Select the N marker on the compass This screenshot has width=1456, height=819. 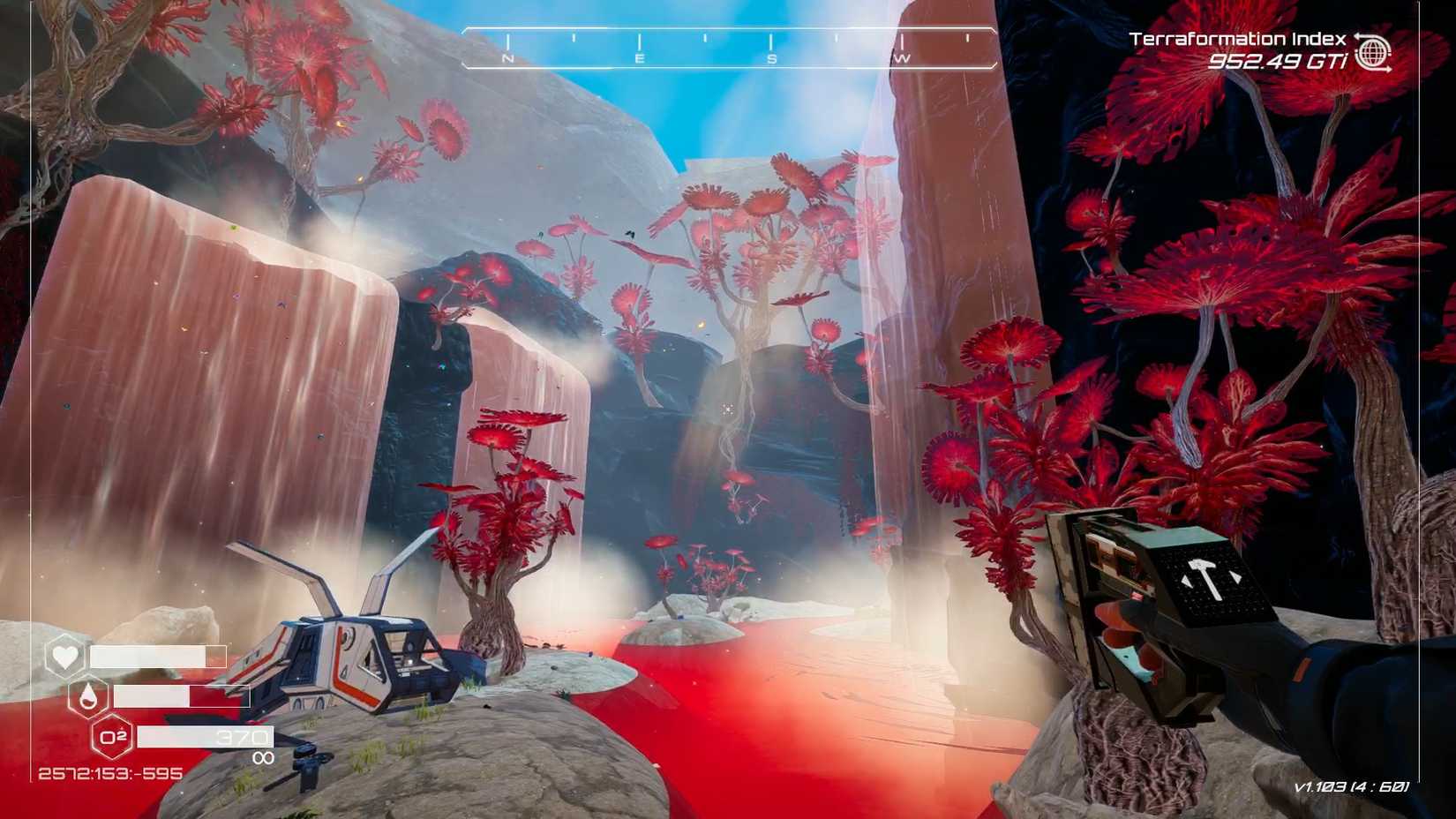click(507, 58)
